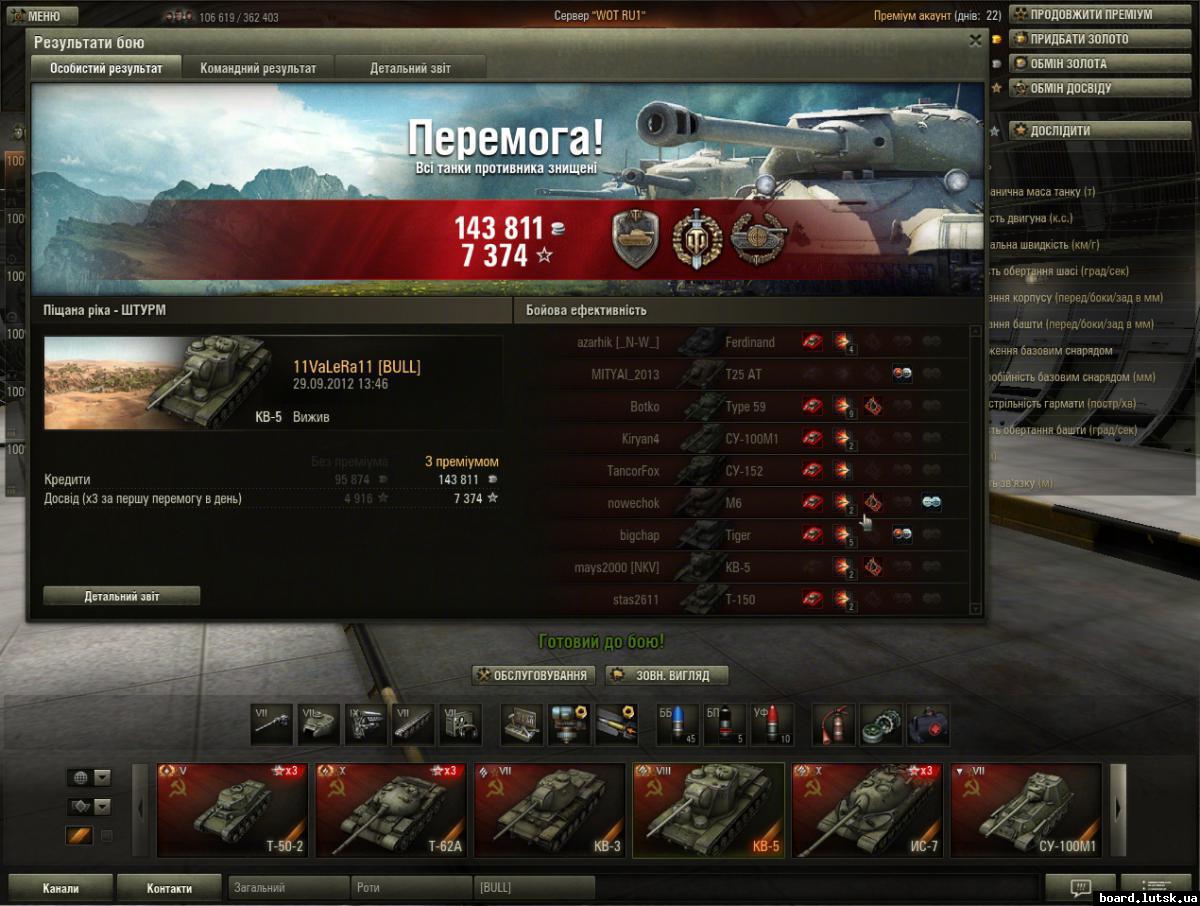This screenshot has width=1200, height=906.
Task: Switch to the Командний результат tab
Action: tap(258, 68)
